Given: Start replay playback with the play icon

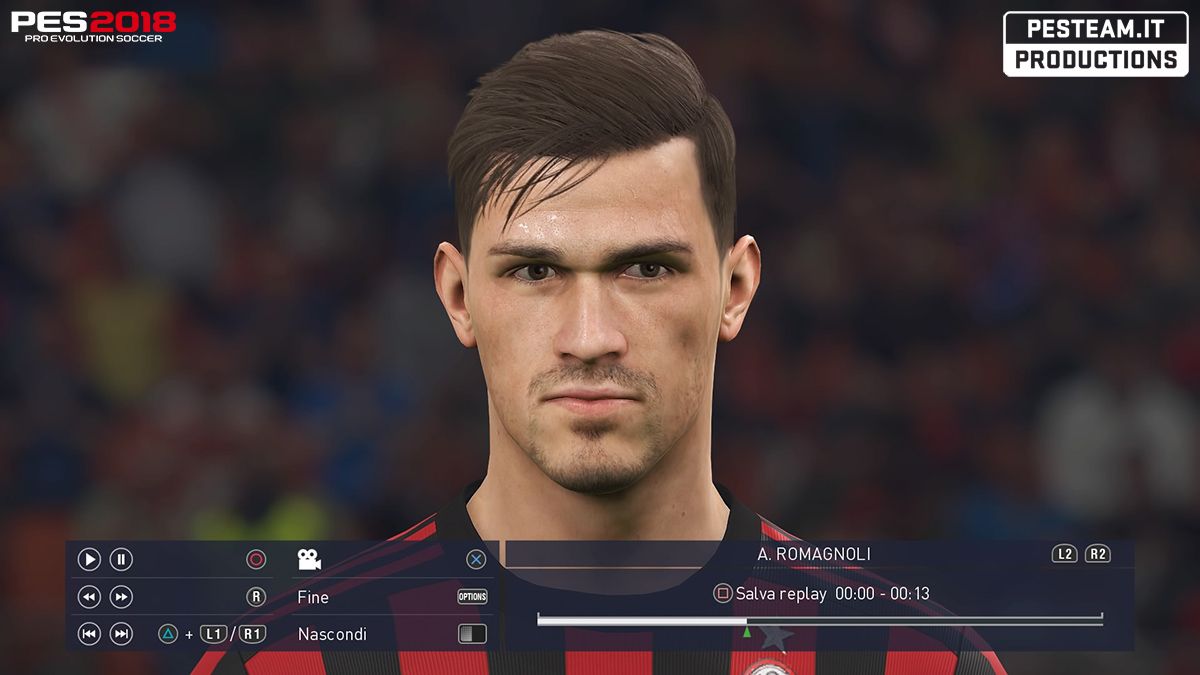Looking at the screenshot, I should 89,560.
